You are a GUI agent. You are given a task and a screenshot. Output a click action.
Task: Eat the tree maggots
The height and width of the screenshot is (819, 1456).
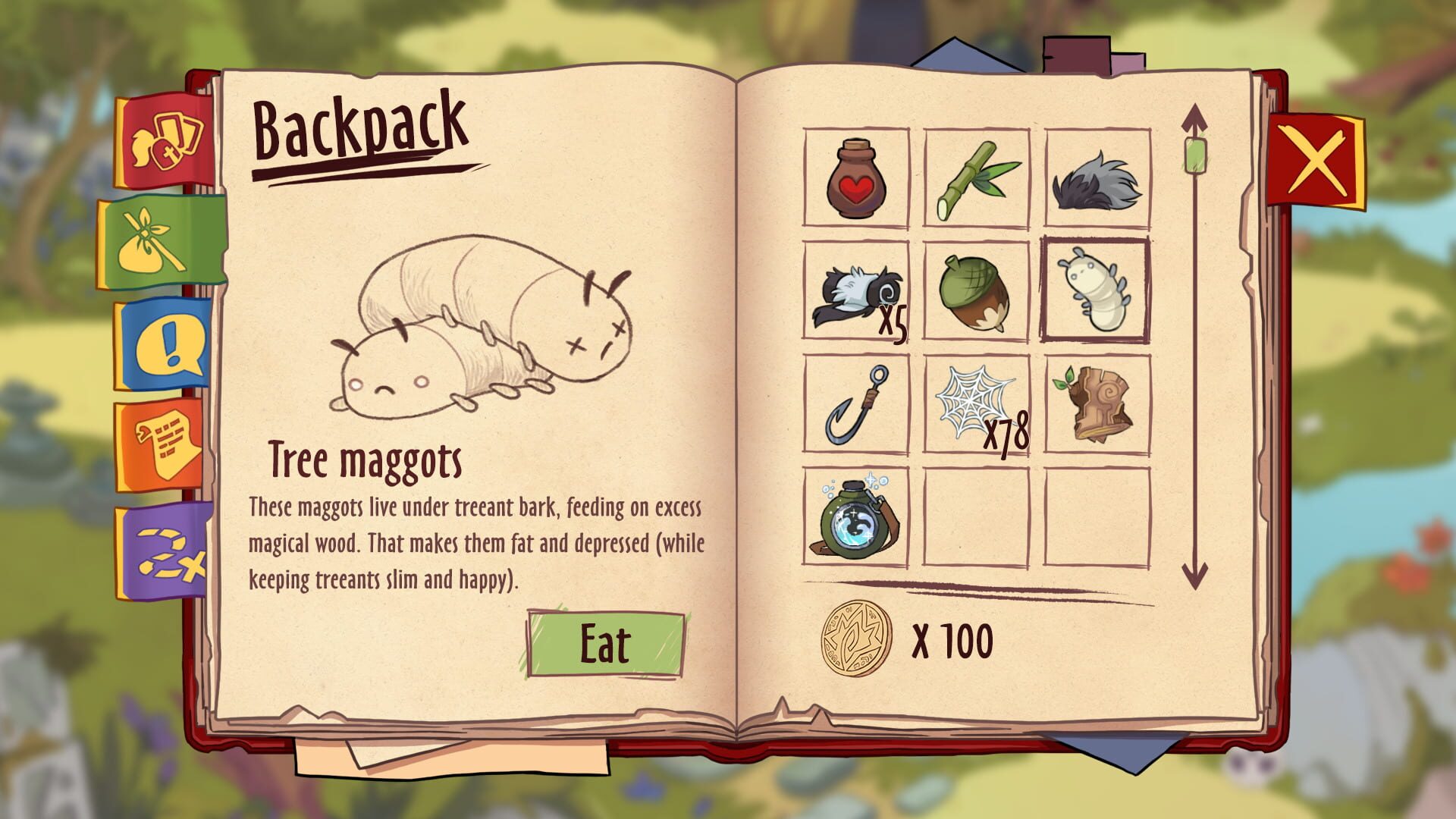pos(605,644)
